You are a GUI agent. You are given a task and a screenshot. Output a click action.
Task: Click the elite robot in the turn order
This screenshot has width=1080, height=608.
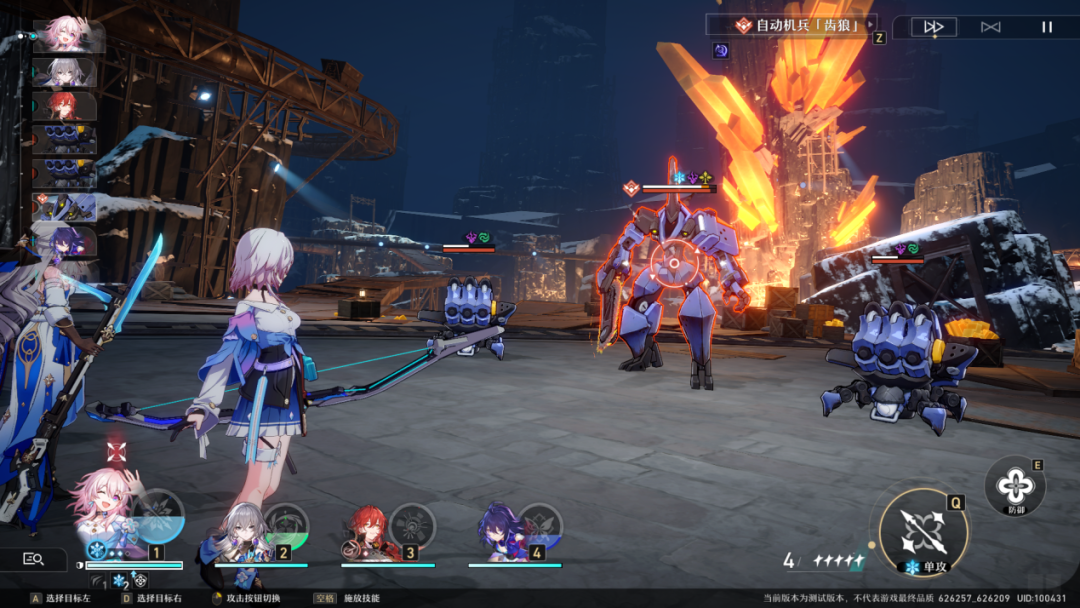[x=65, y=208]
